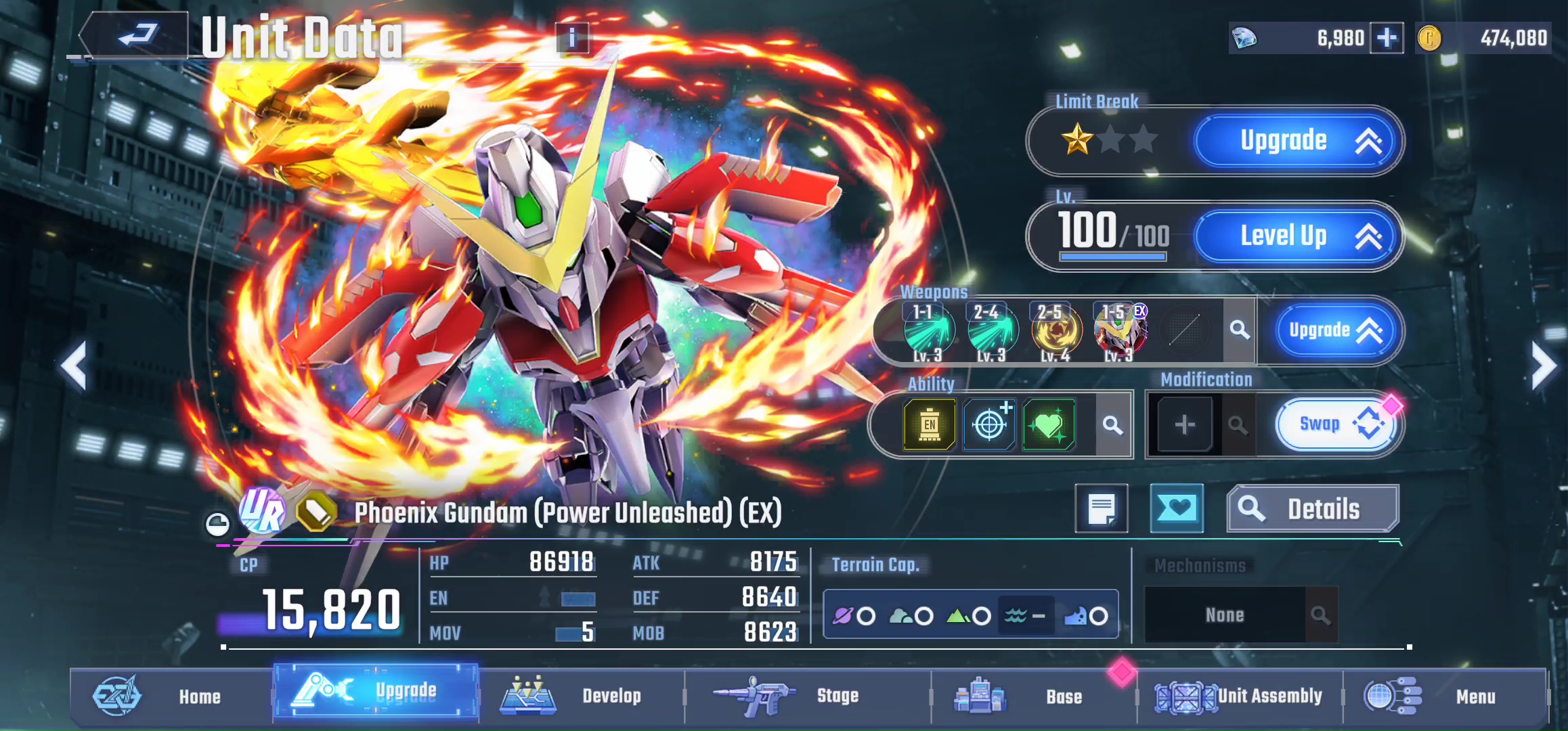
Task: Open the unit Details panel
Action: pyautogui.click(x=1312, y=509)
